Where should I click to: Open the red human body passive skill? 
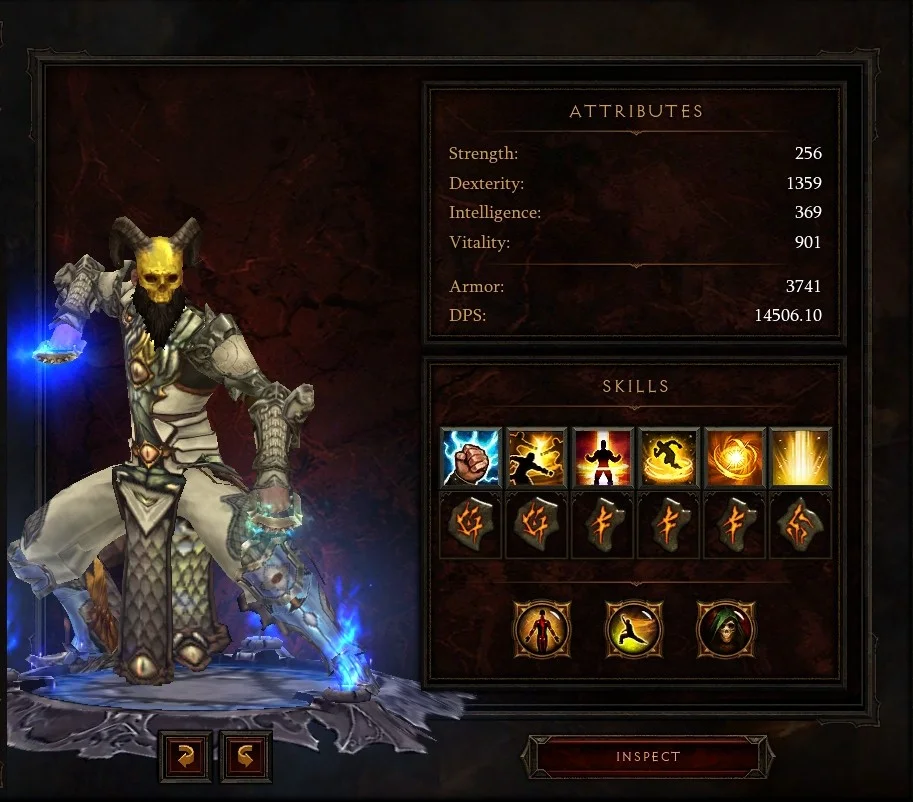pyautogui.click(x=542, y=630)
